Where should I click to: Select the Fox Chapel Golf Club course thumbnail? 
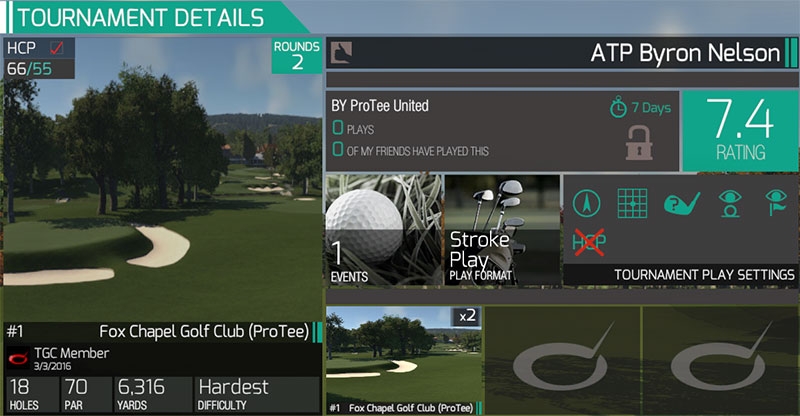[404, 358]
